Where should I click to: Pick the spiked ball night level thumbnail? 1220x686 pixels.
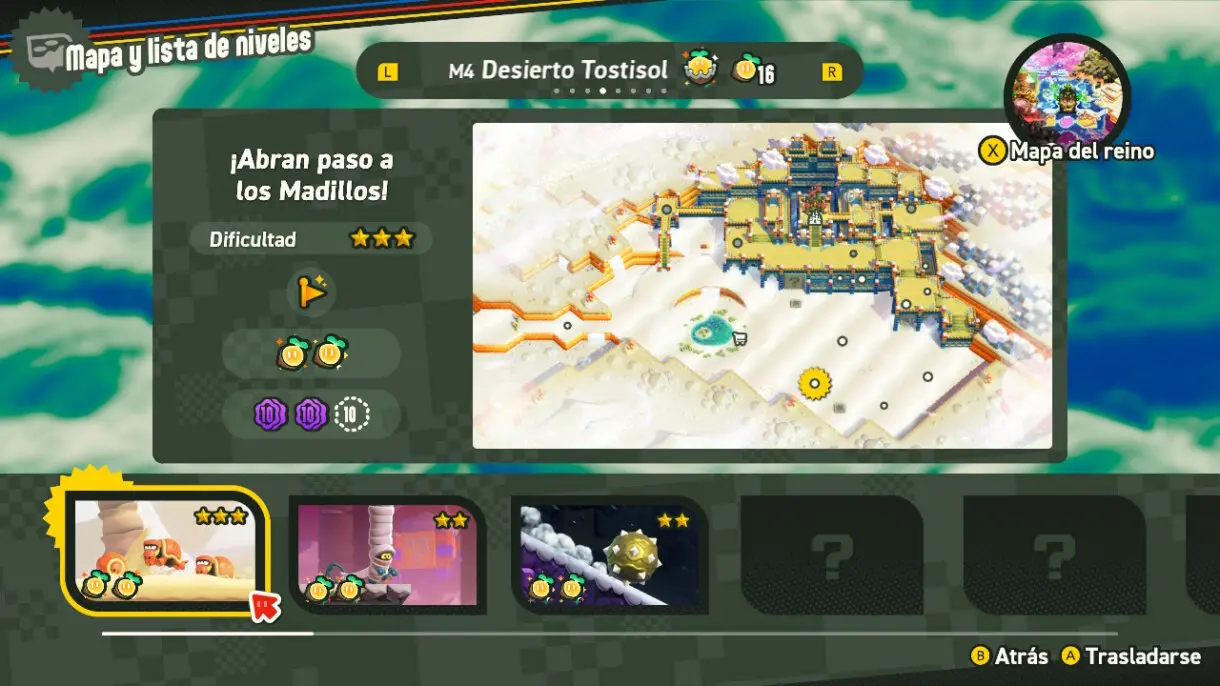click(609, 555)
